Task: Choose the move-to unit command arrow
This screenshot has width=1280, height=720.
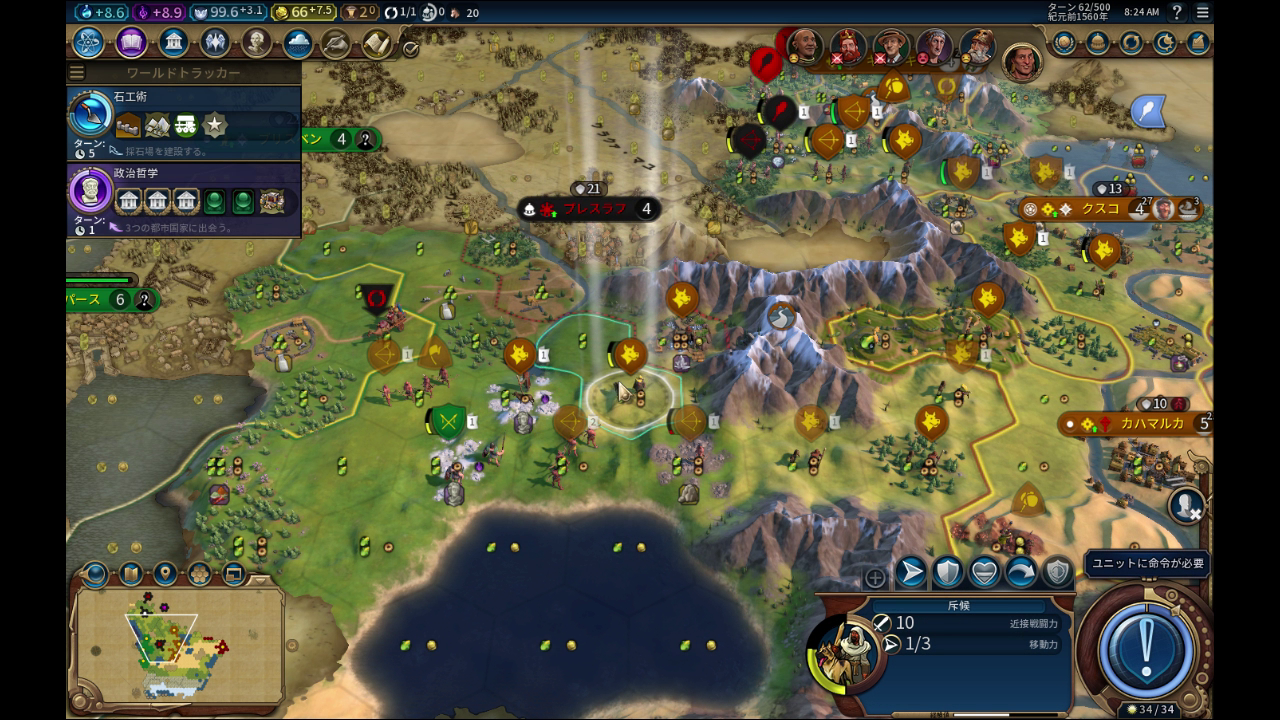Action: tap(911, 572)
